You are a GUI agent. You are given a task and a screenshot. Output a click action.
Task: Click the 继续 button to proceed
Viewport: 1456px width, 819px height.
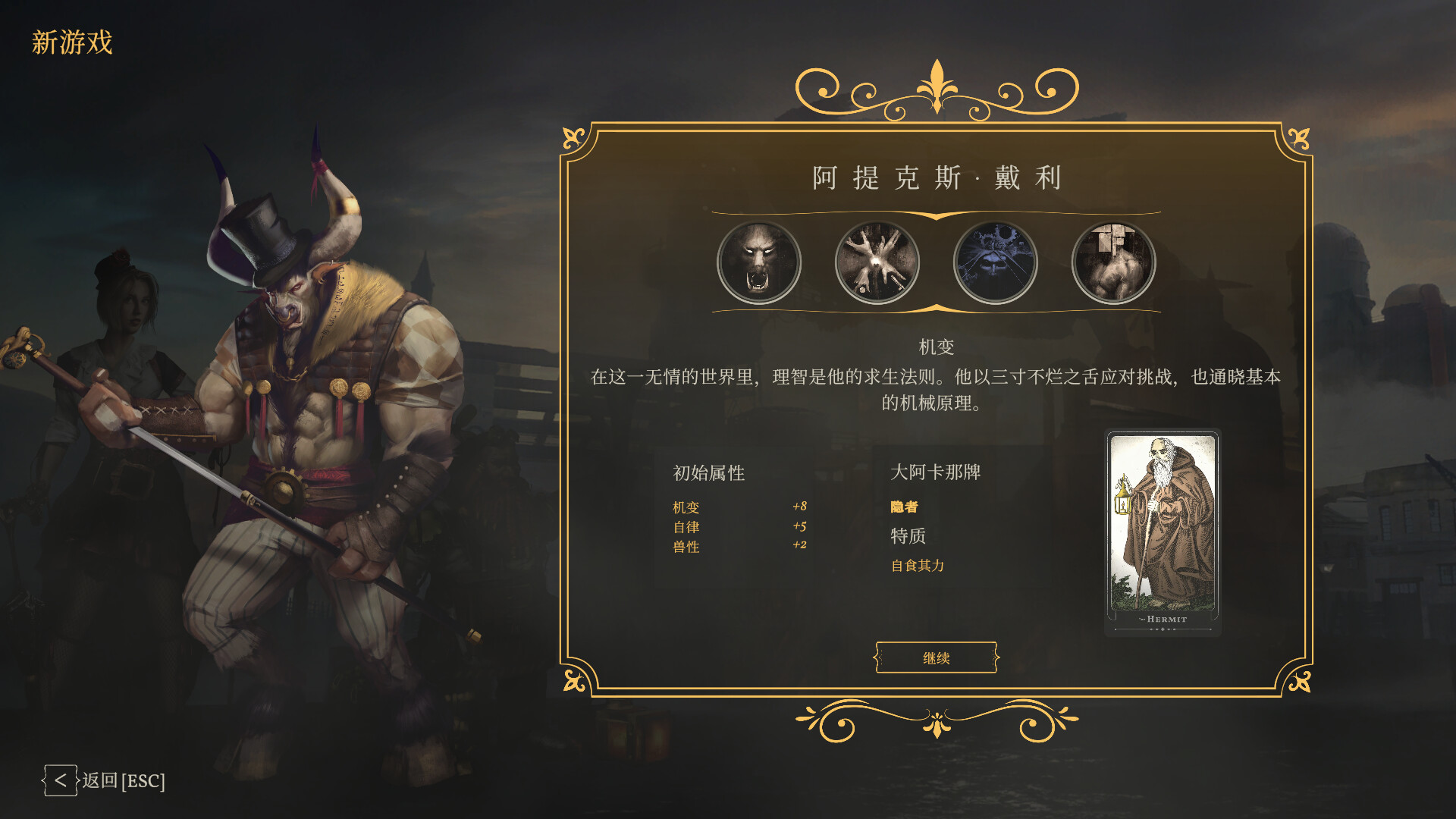click(936, 659)
